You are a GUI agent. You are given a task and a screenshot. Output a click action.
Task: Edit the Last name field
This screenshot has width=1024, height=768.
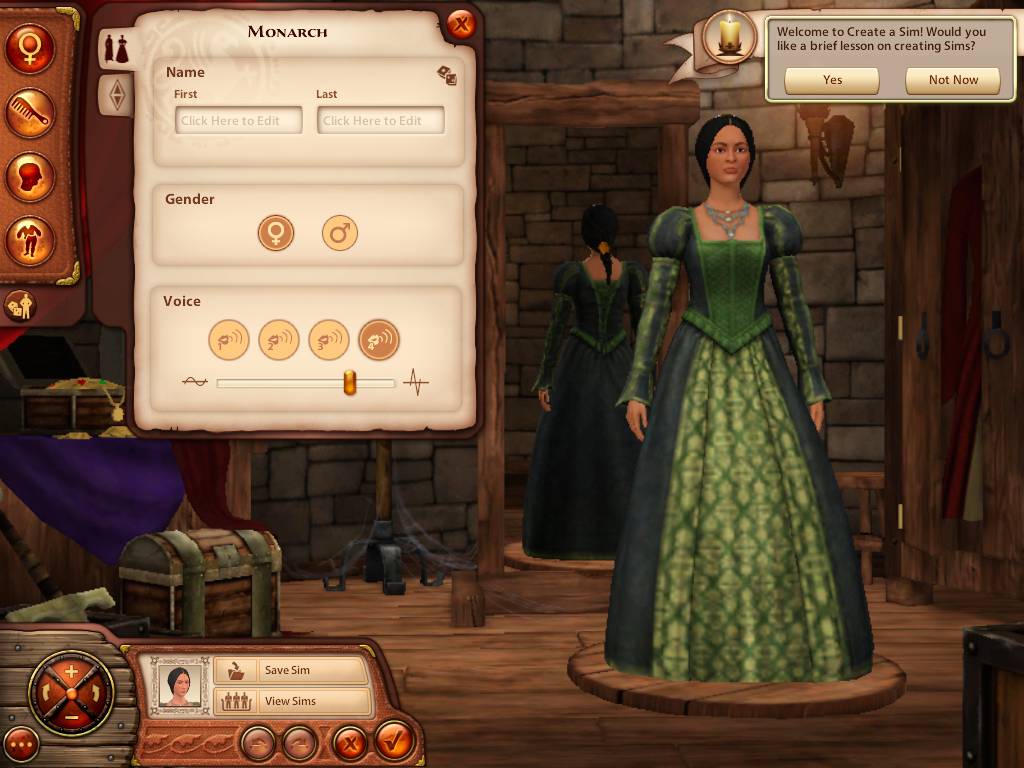(381, 121)
